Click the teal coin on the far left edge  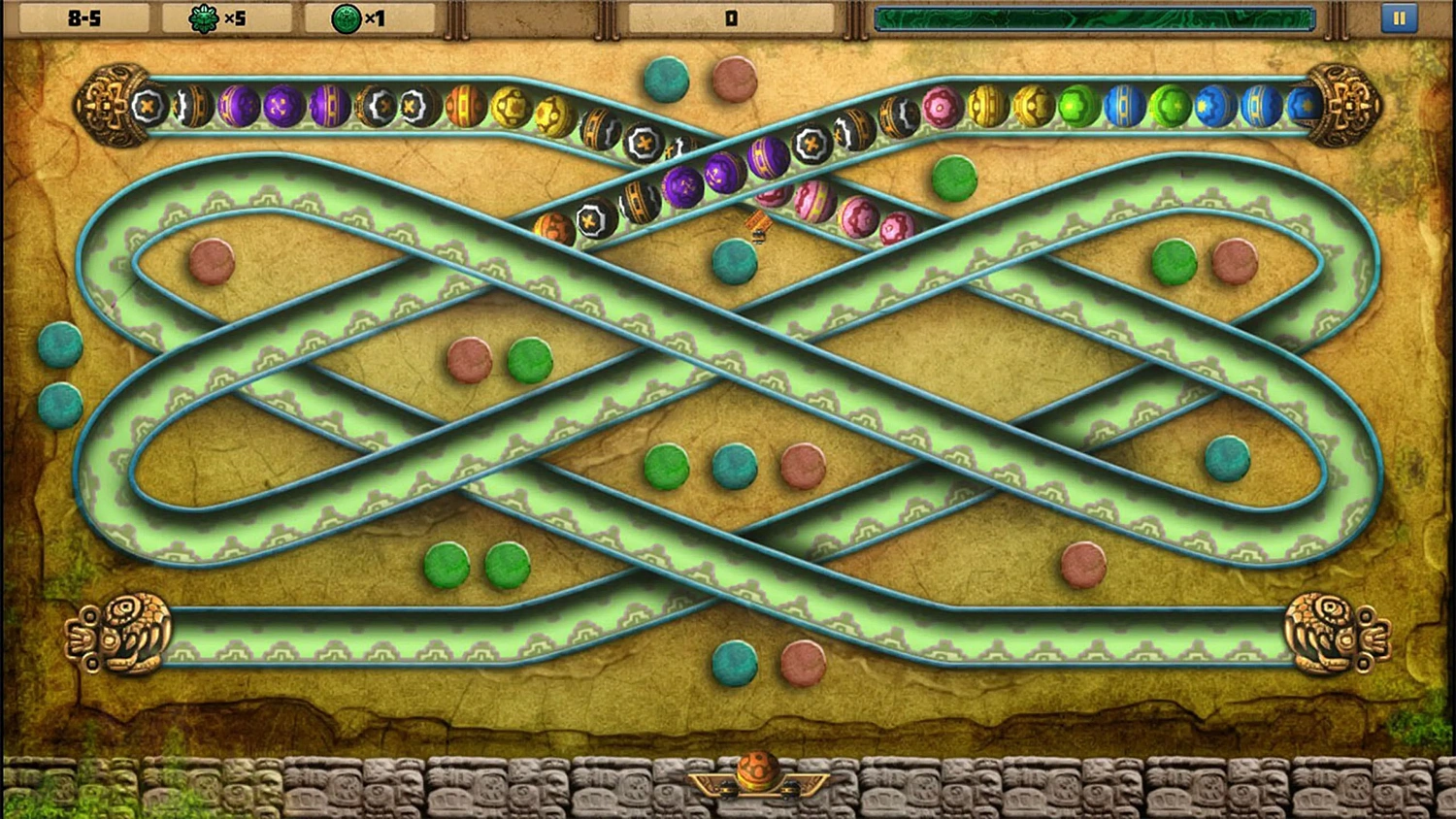58,344
